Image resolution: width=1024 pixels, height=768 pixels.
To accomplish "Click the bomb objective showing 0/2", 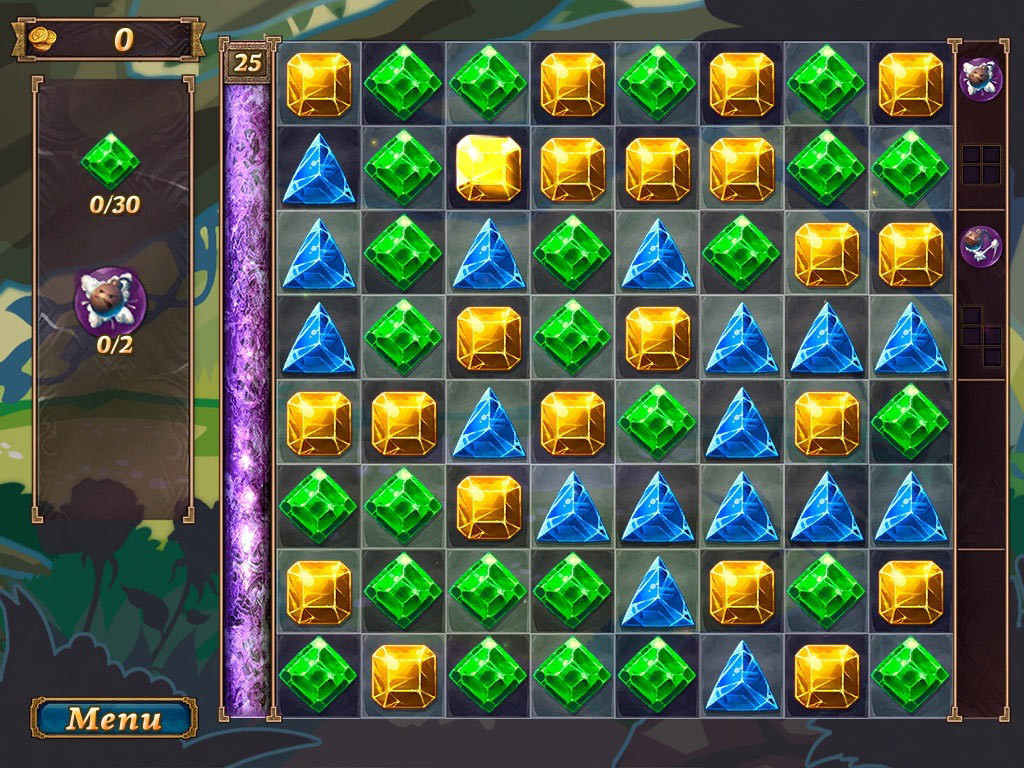I will coord(112,299).
